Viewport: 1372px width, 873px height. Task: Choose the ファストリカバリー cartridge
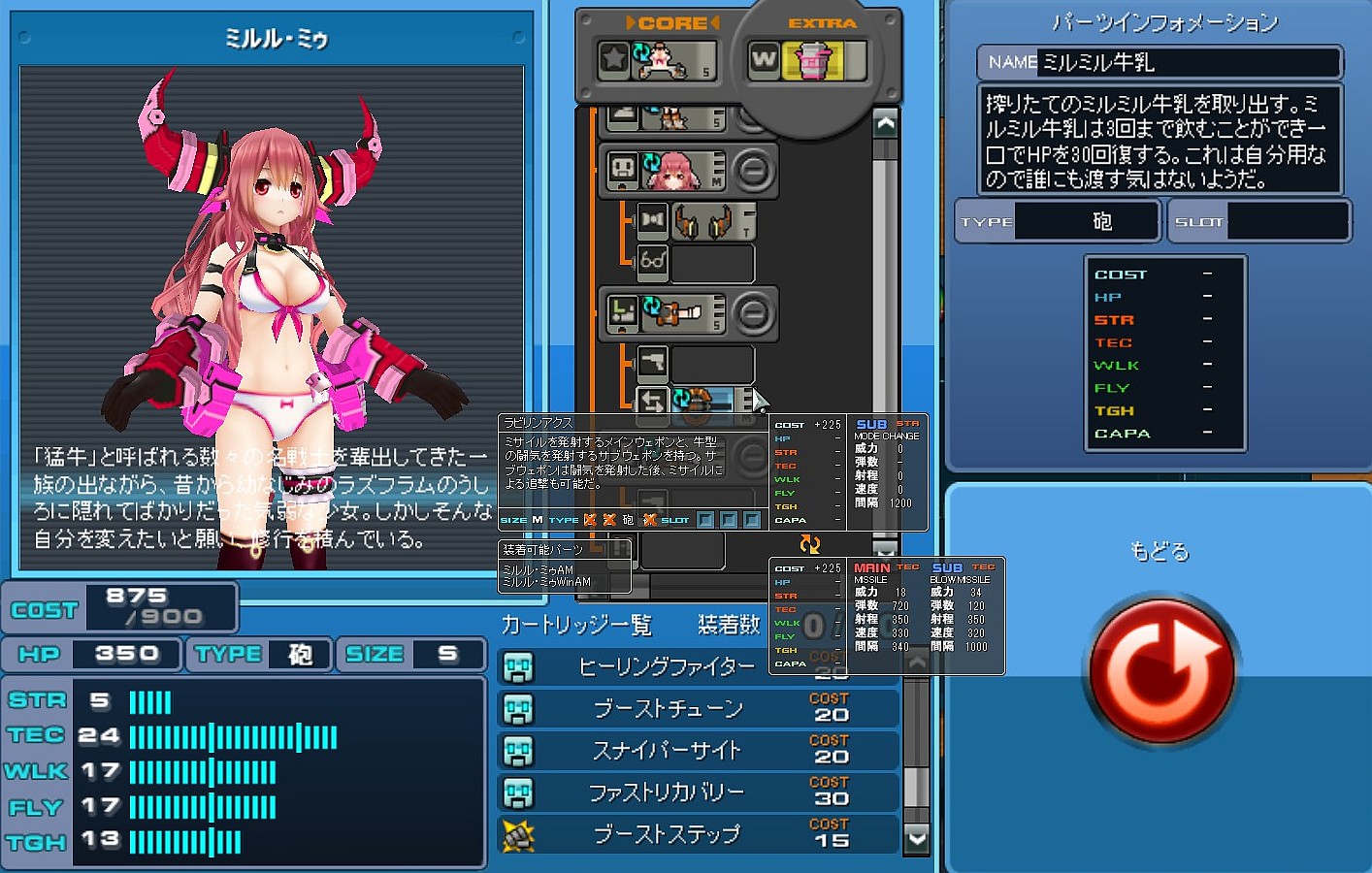(666, 792)
